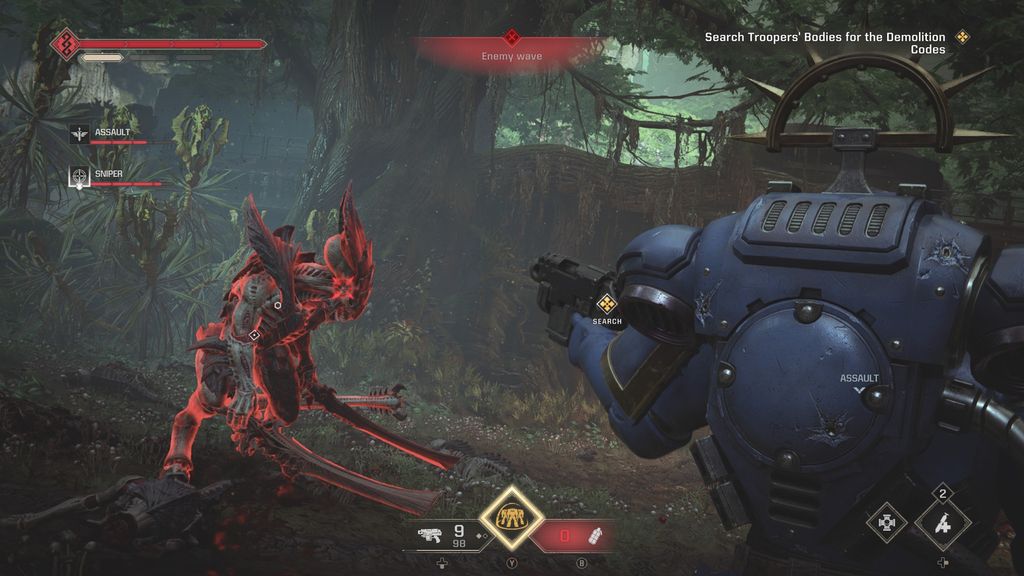Open the demolition codes objective tracker
This screenshot has height=576, width=1024.
[825, 43]
